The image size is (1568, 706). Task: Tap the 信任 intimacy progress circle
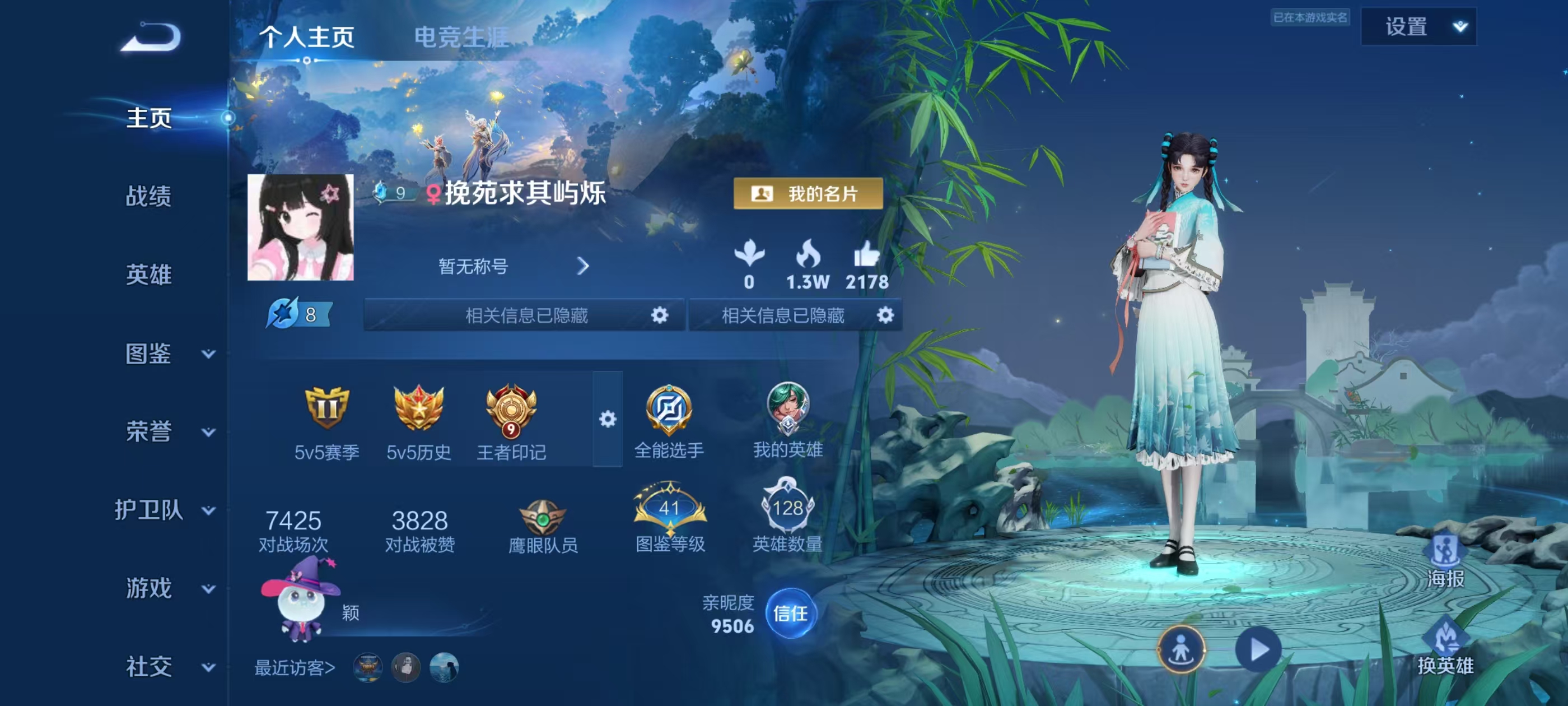click(792, 614)
